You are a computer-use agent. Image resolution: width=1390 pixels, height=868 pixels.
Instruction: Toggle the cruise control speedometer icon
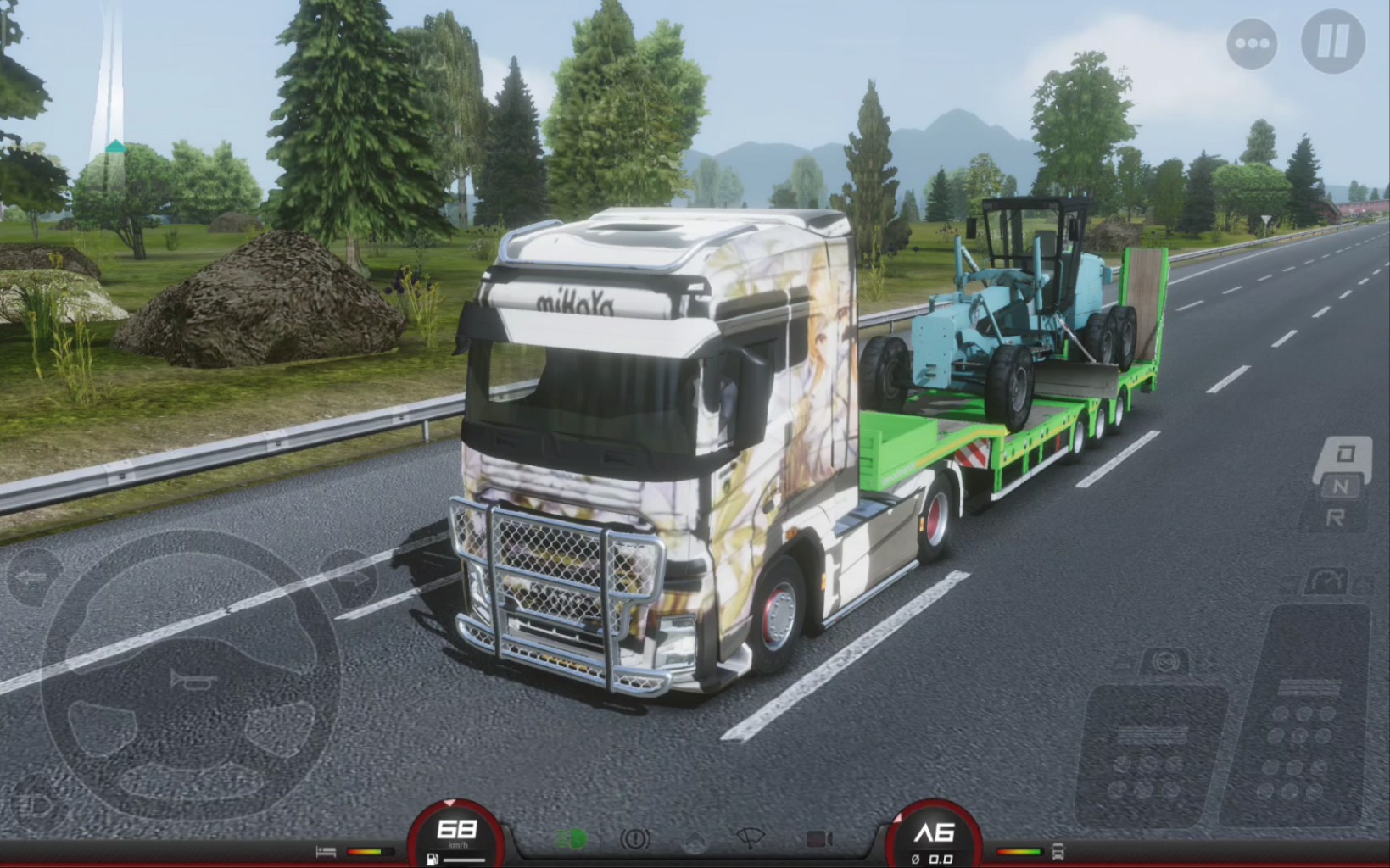pyautogui.click(x=1326, y=582)
